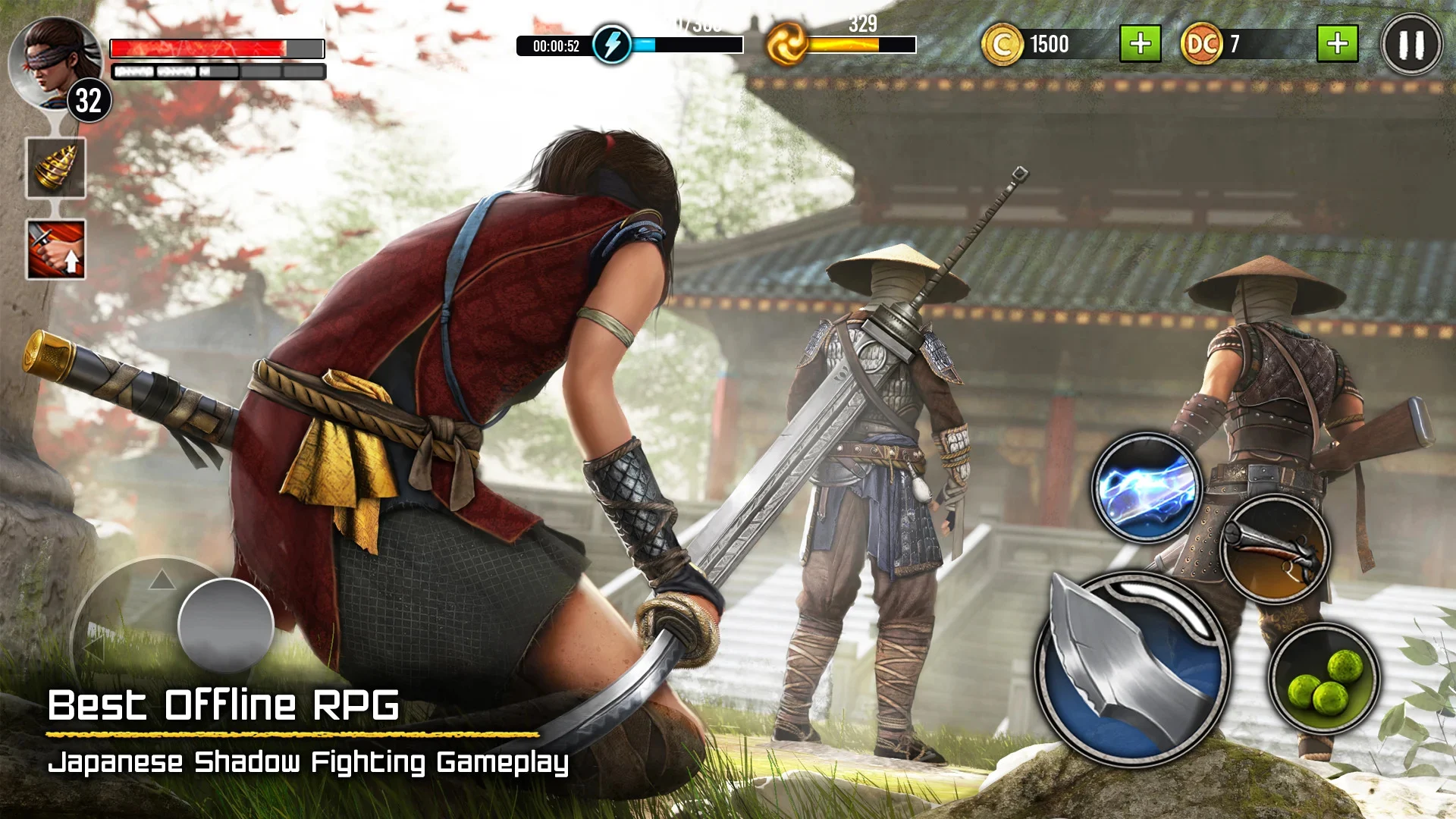
Task: Tap the orange swirl emblem icon
Action: click(x=786, y=45)
